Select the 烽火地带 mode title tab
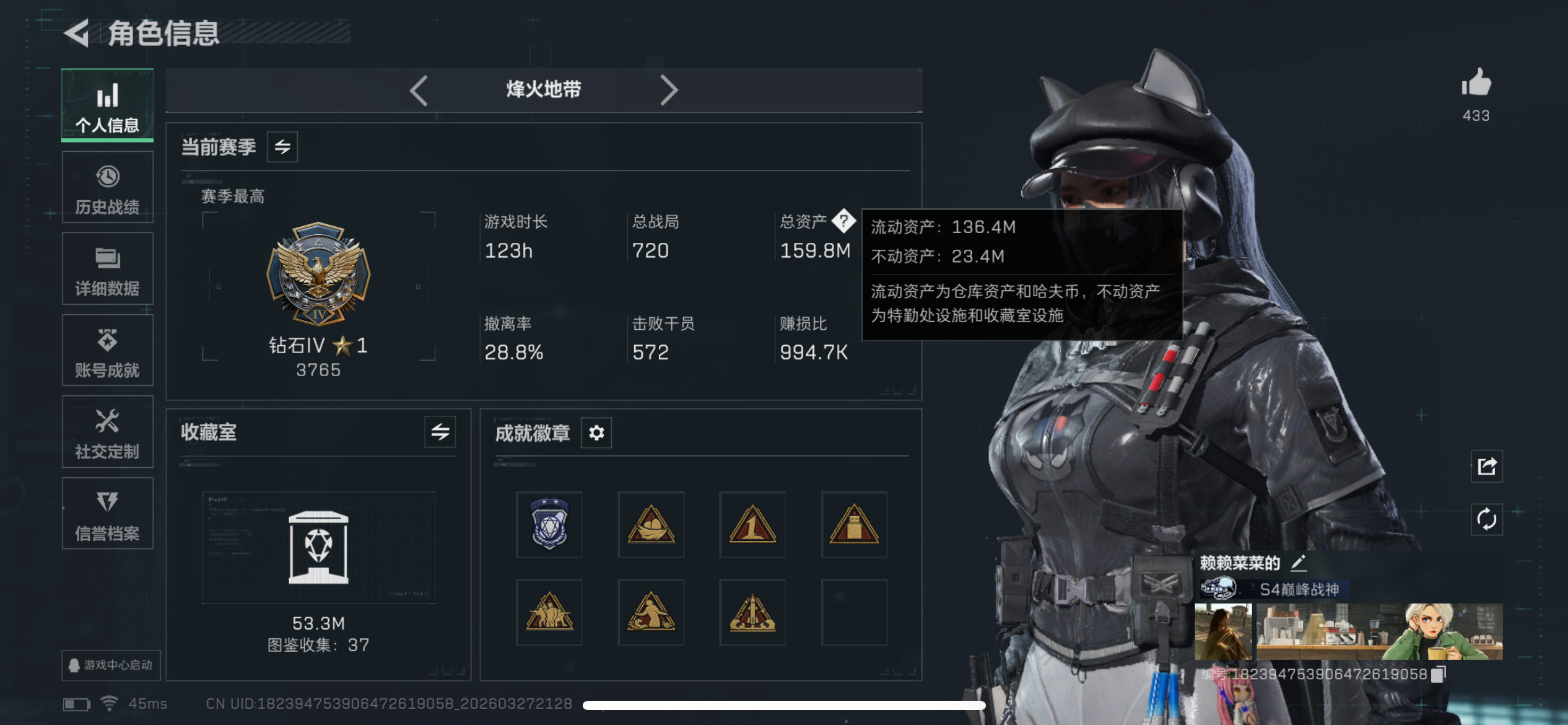Viewport: 1568px width, 725px height. pos(544,90)
